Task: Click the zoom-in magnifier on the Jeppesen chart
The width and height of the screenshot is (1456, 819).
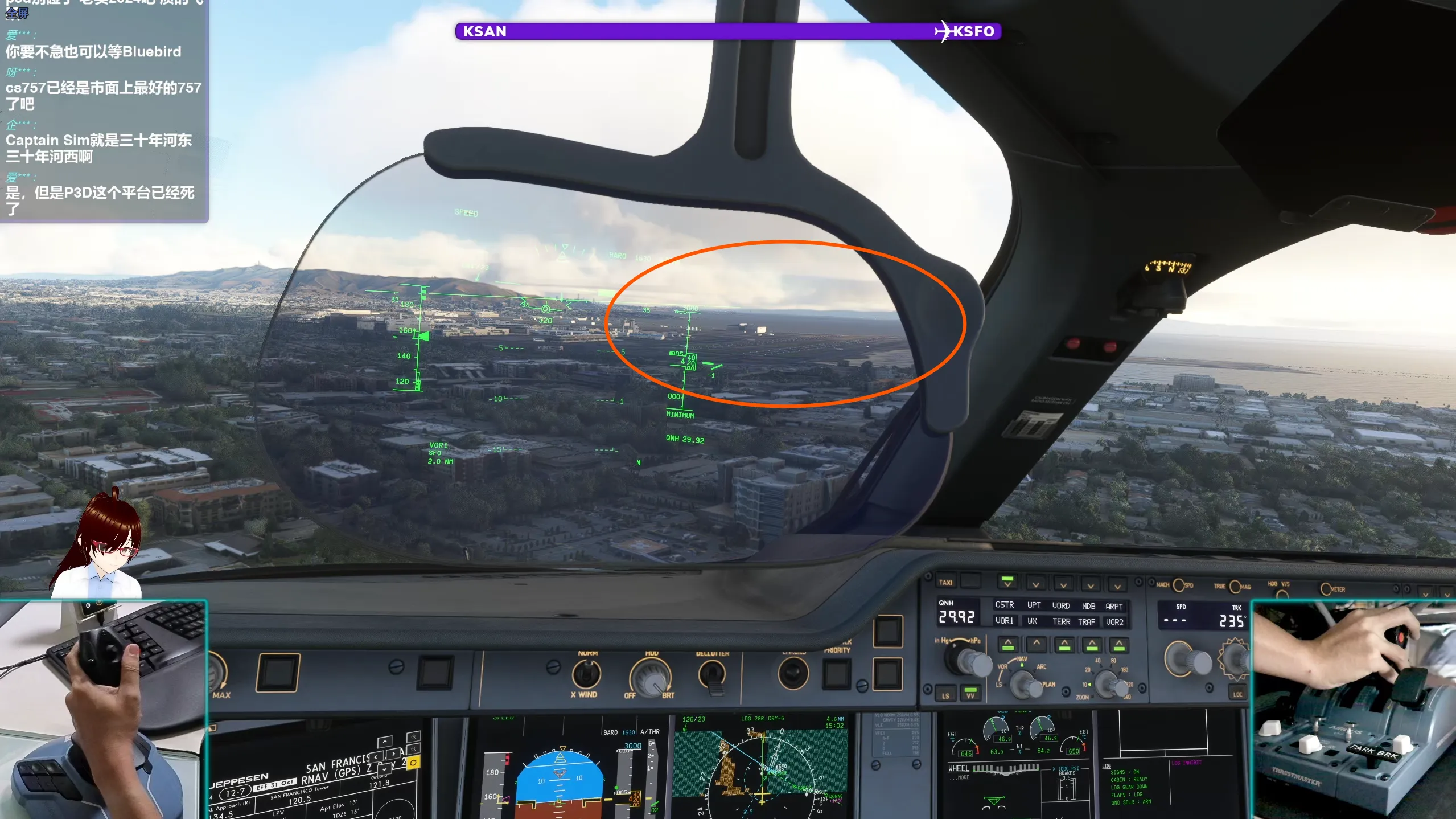Action: 413,738
